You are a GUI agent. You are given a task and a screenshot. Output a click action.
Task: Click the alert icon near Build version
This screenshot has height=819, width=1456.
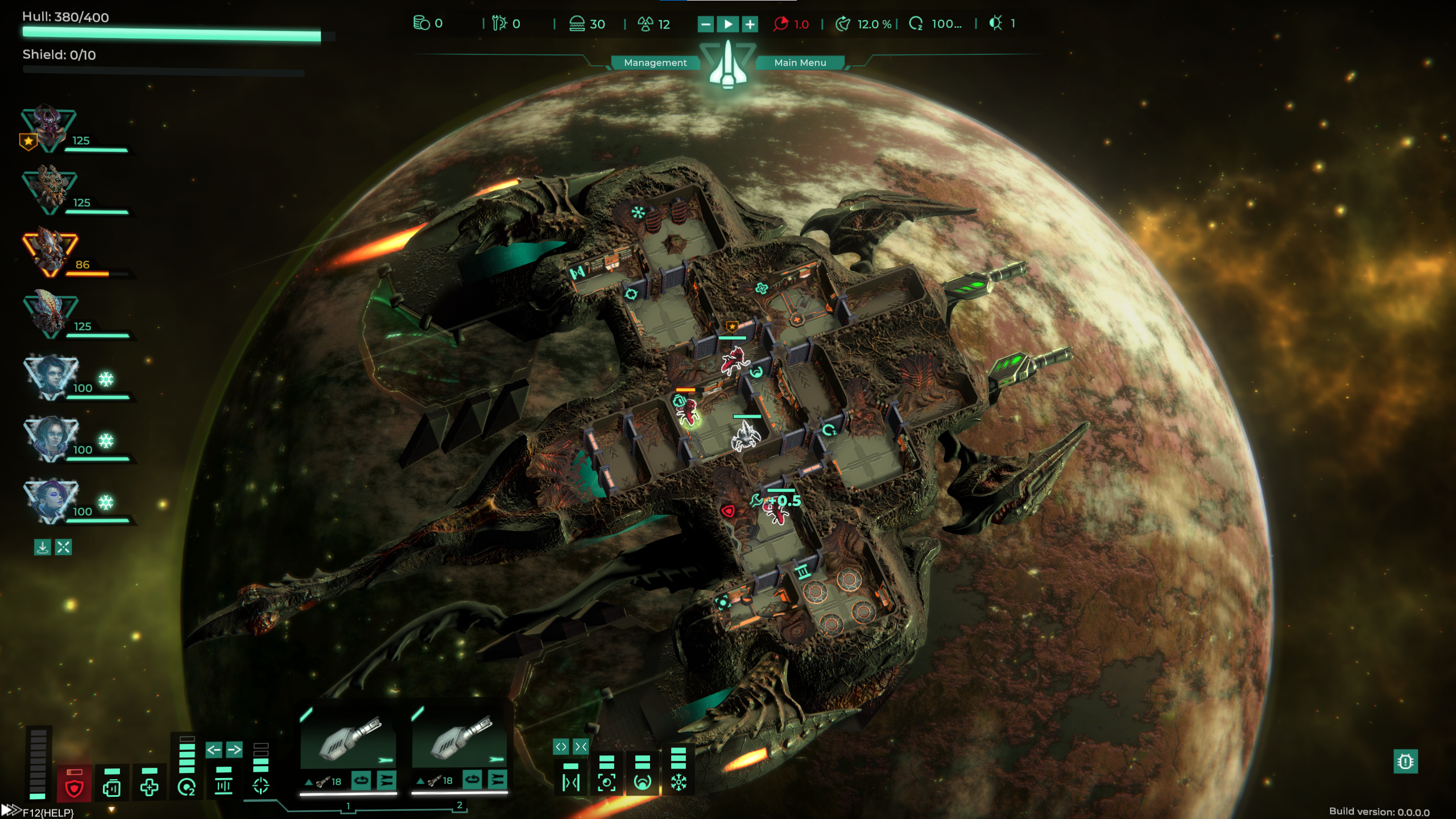click(x=1405, y=762)
